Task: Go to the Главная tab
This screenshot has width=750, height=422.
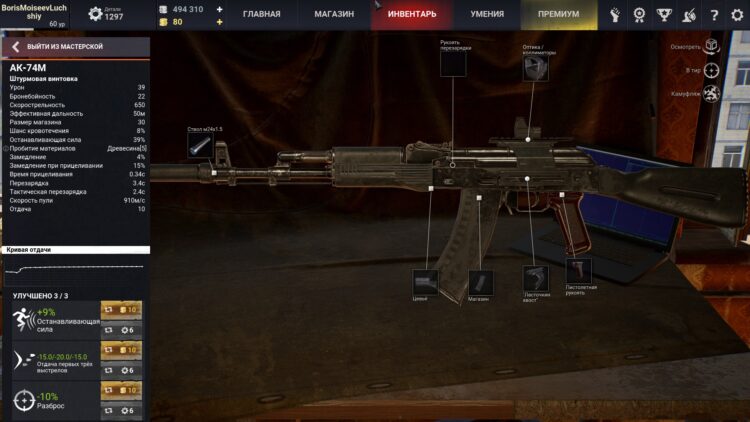Action: click(x=261, y=15)
